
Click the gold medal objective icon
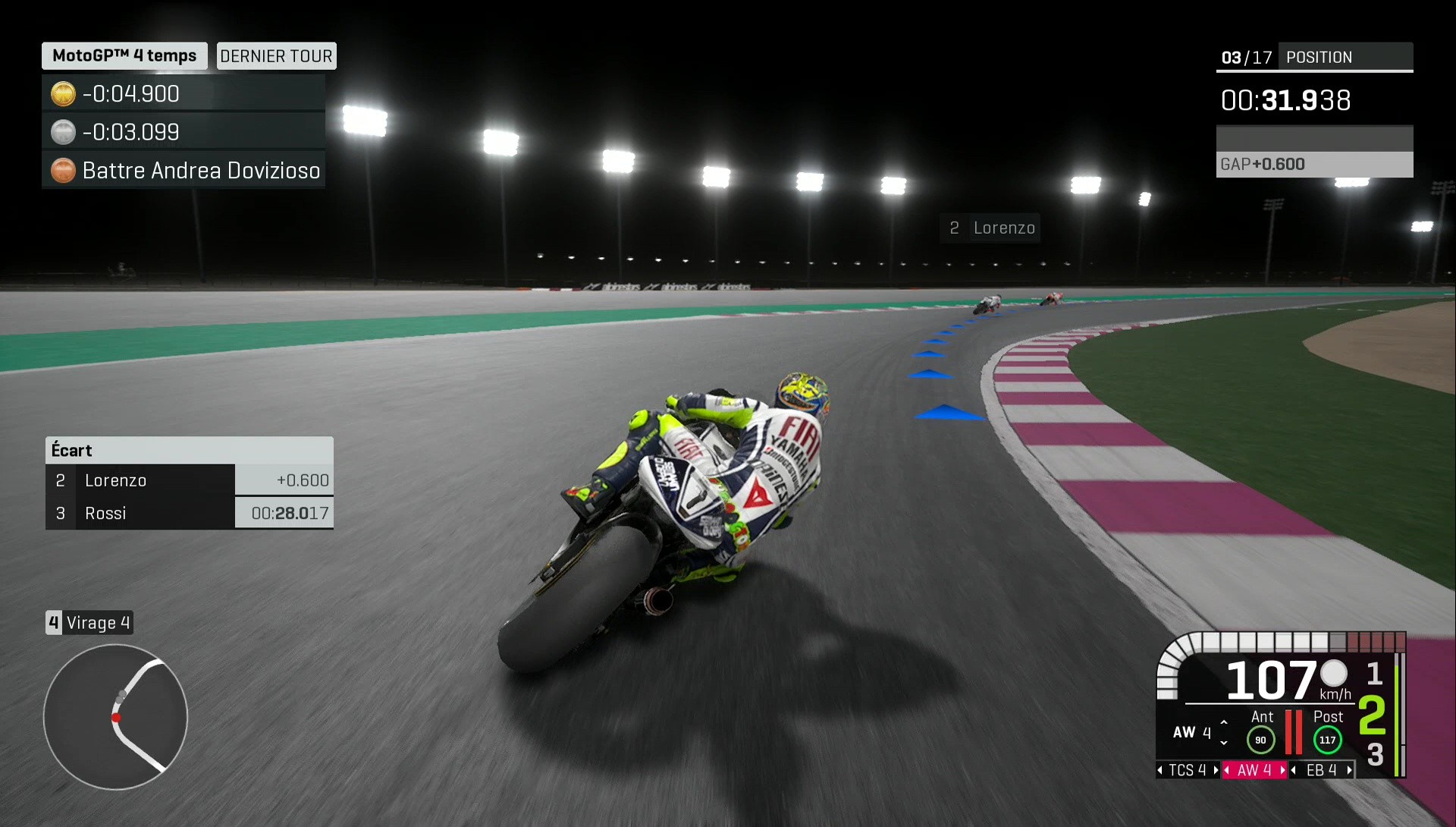pyautogui.click(x=63, y=93)
